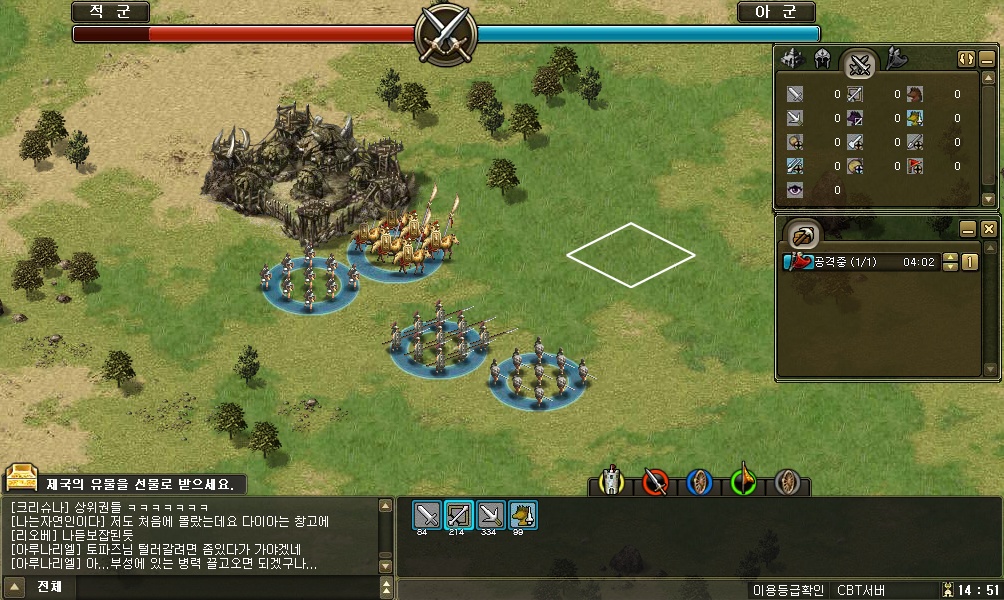Select the spear unit group with 214 troops
The image size is (1004, 600).
[459, 515]
